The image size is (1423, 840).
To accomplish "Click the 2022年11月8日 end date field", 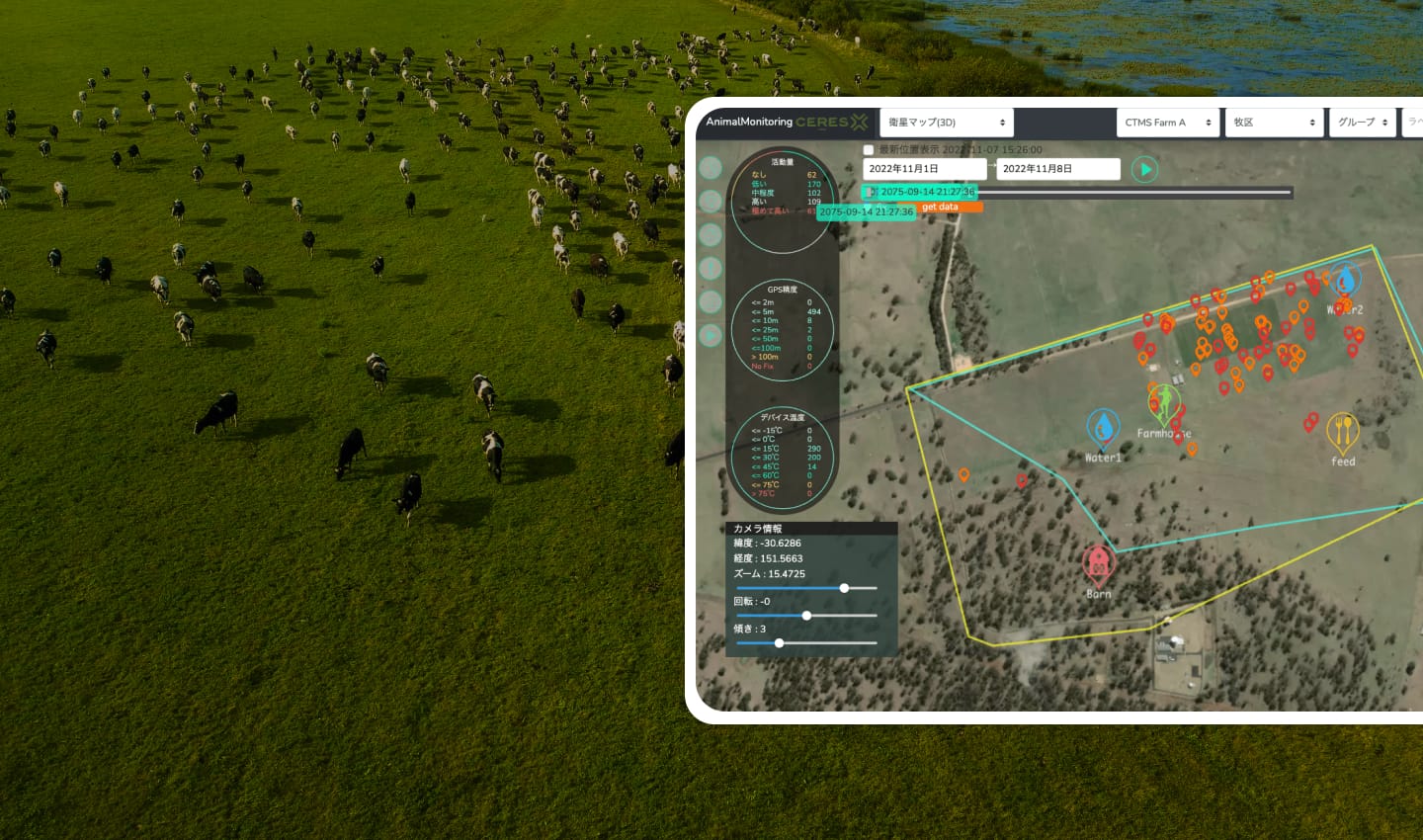I will click(1057, 169).
